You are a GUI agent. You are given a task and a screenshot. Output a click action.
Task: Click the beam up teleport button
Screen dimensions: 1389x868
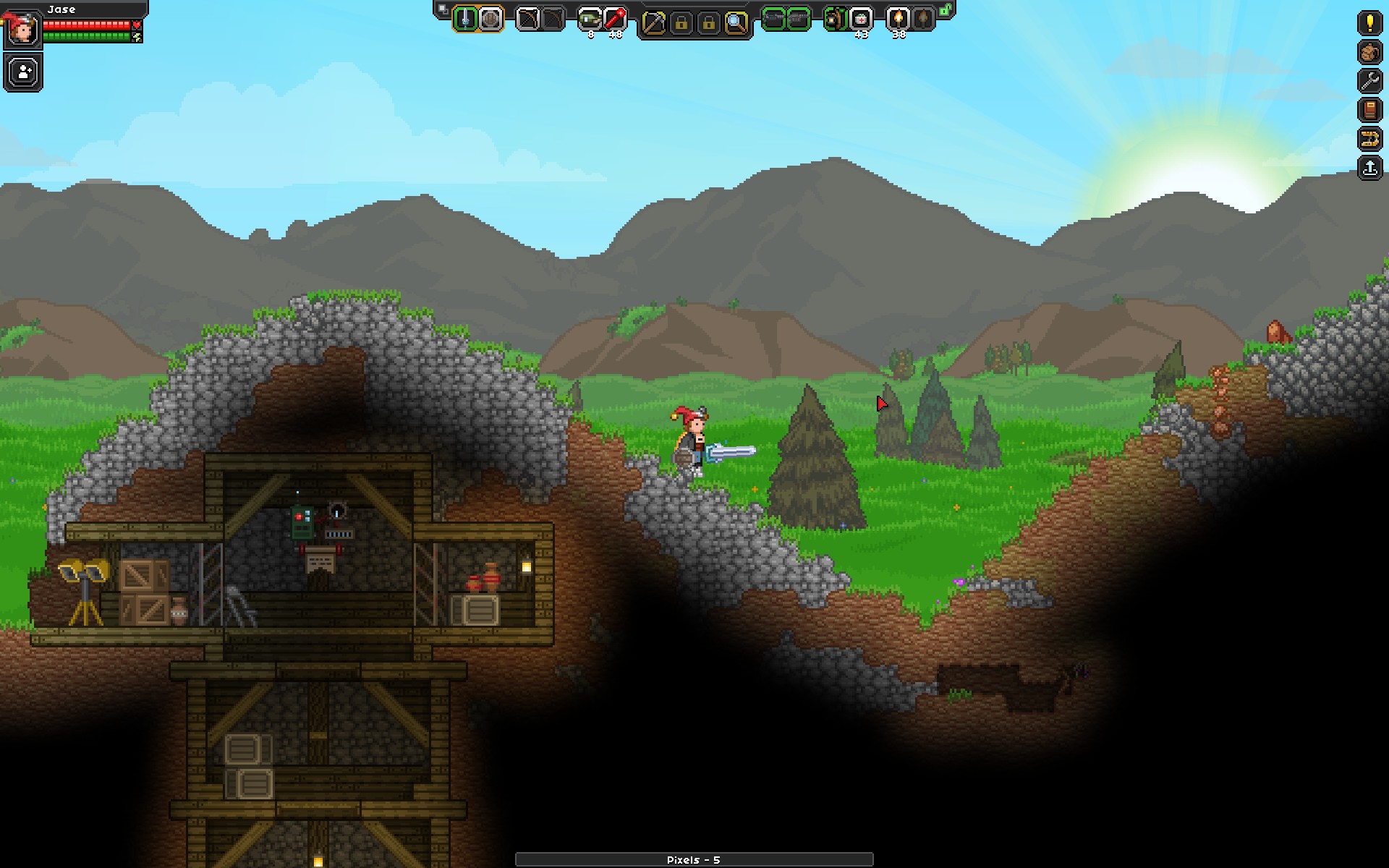[1369, 169]
